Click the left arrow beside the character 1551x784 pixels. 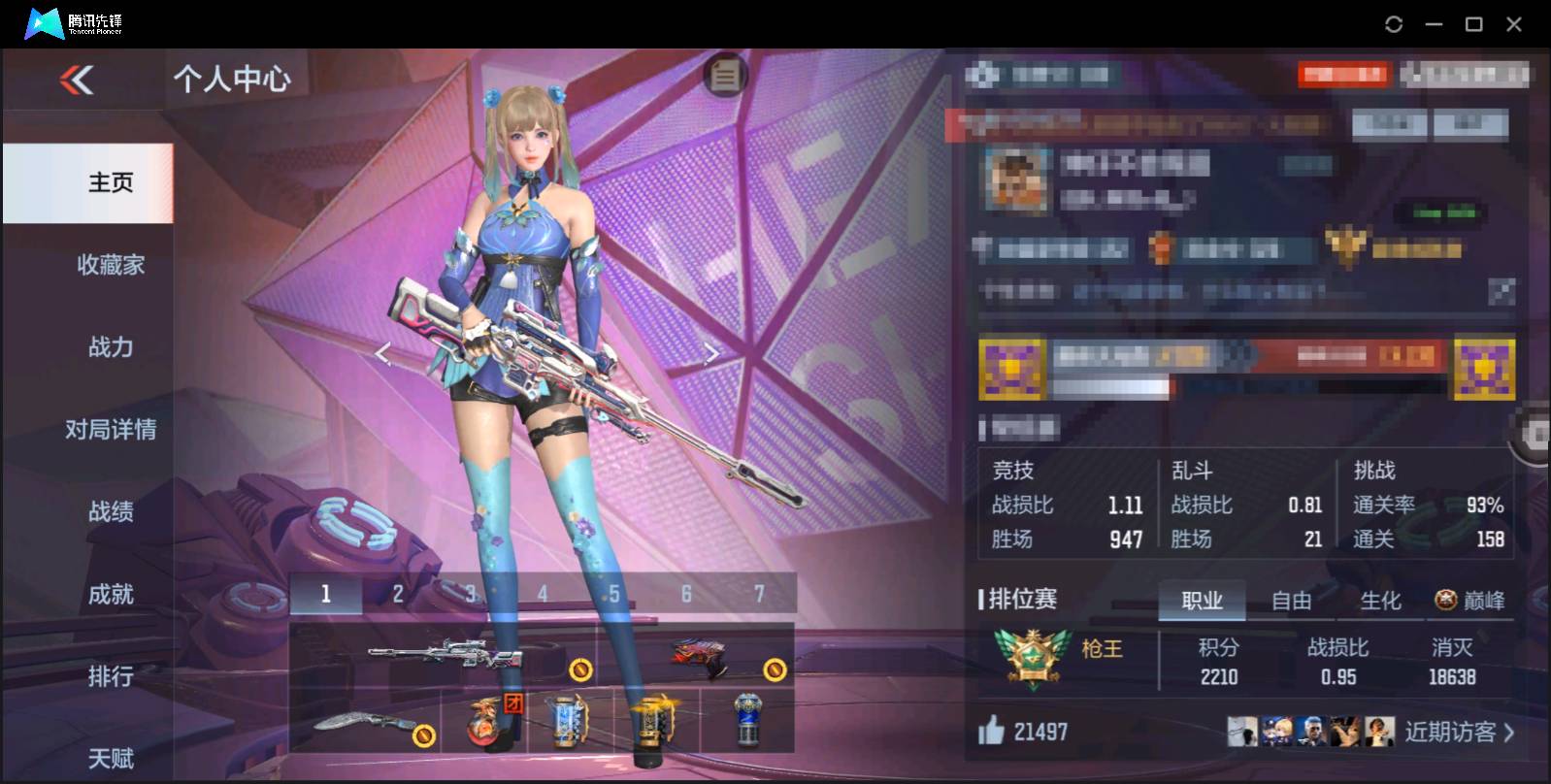(x=381, y=352)
